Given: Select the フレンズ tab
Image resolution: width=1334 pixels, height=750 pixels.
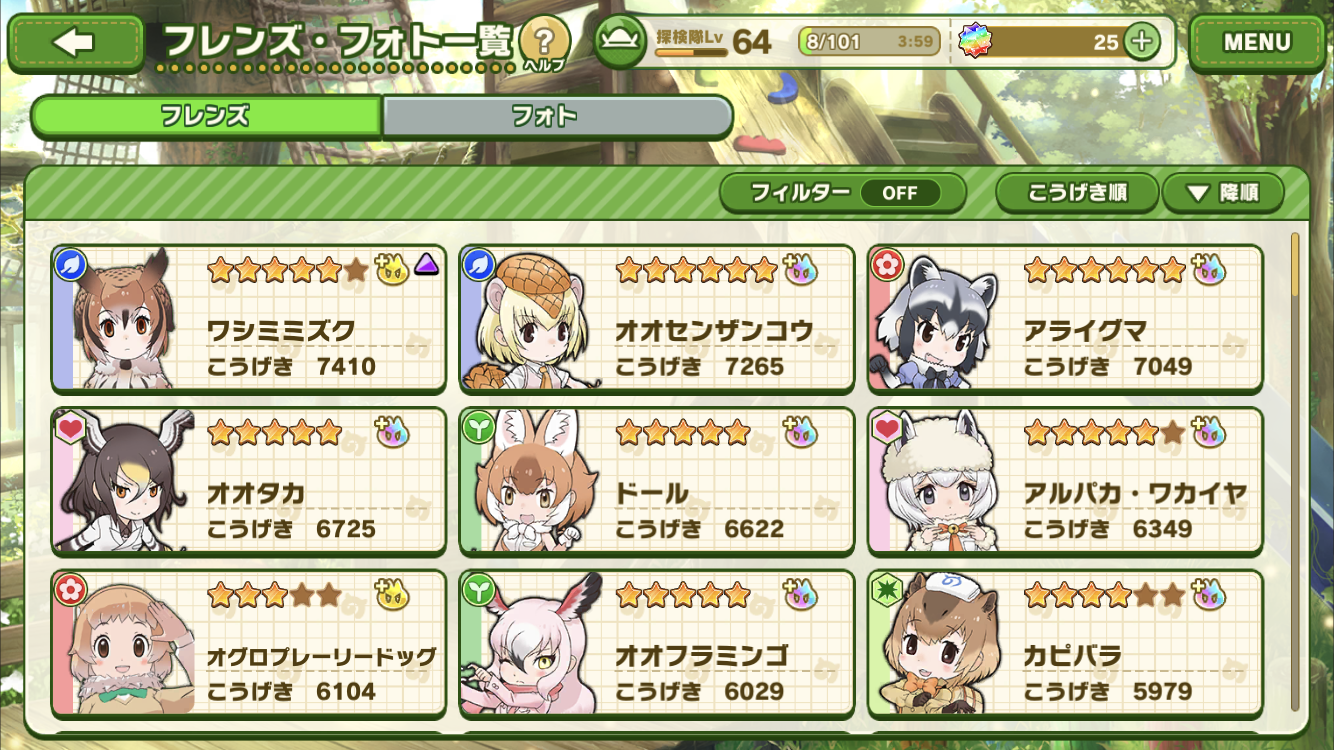Looking at the screenshot, I should 206,116.
